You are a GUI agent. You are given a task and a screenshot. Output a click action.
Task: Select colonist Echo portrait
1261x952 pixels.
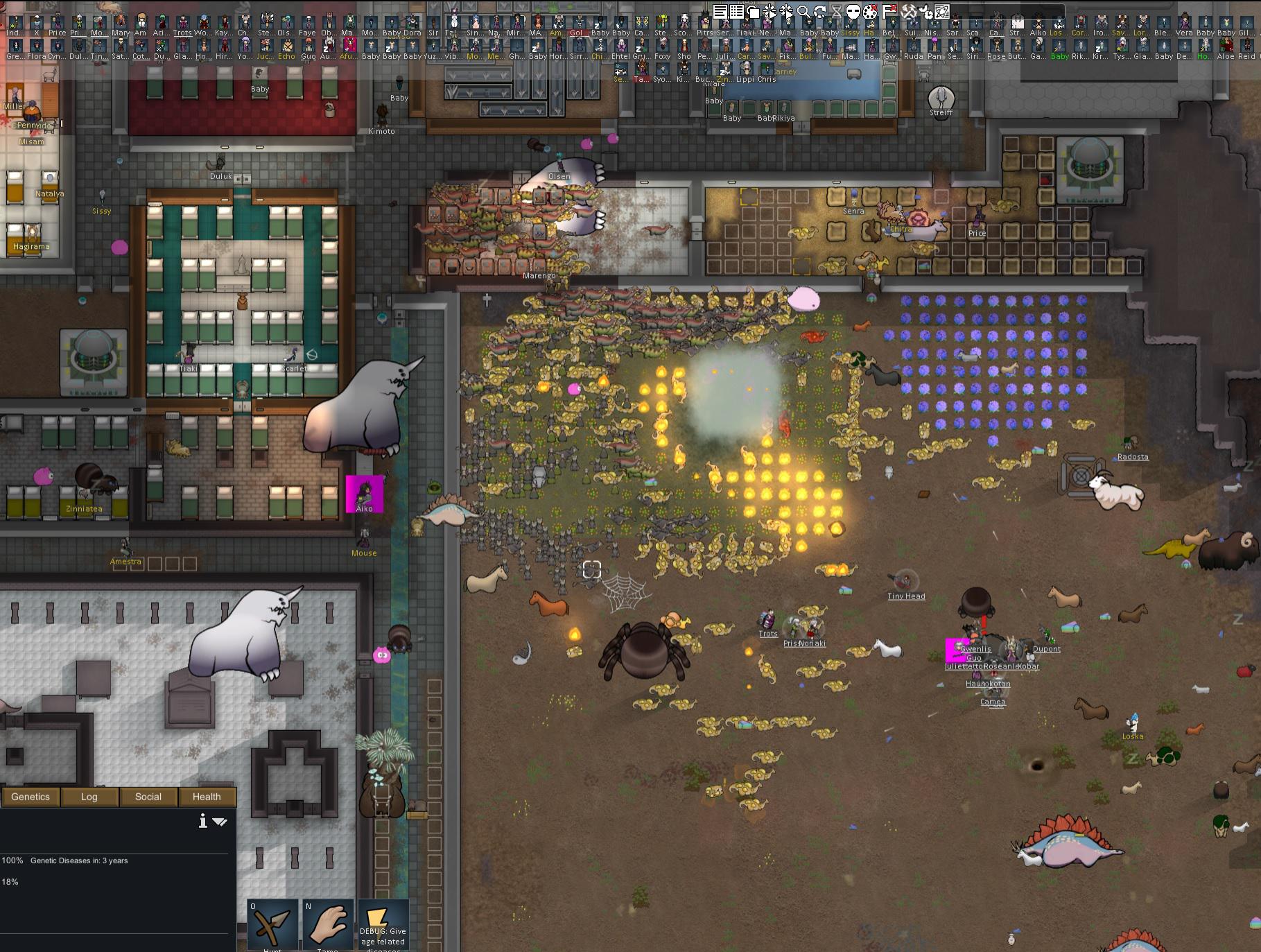(x=286, y=49)
